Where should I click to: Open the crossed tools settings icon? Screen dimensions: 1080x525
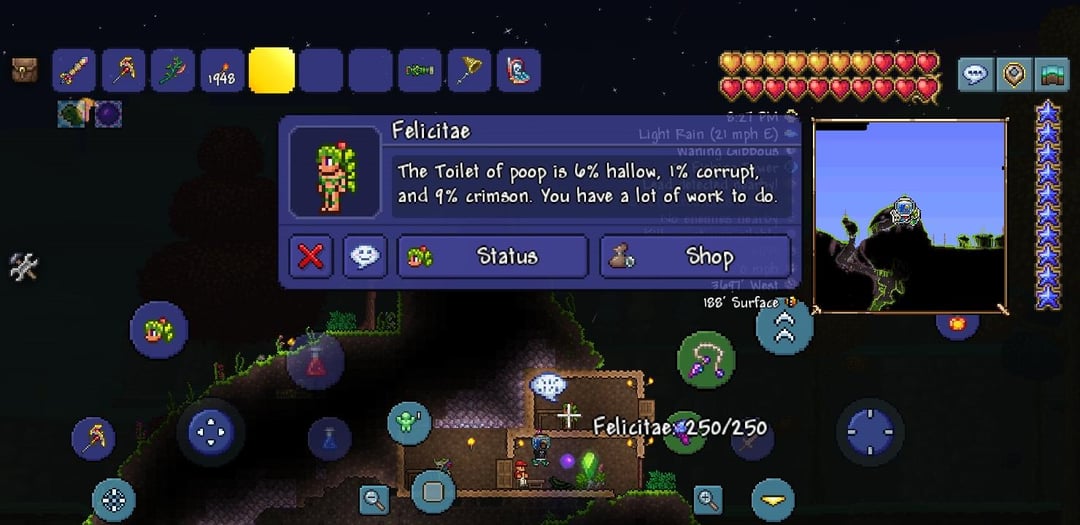point(24,267)
